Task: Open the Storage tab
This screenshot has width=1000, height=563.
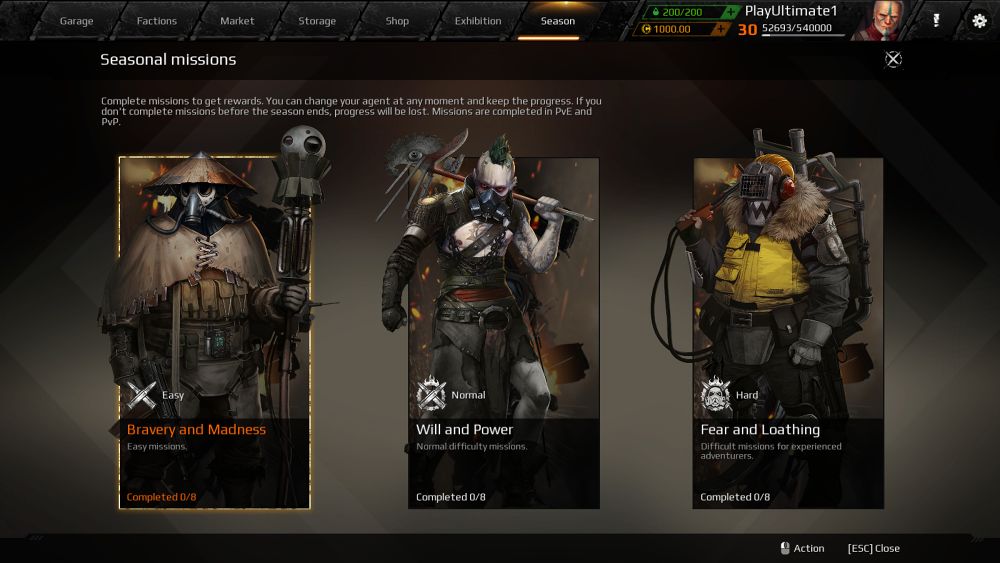Action: (317, 21)
